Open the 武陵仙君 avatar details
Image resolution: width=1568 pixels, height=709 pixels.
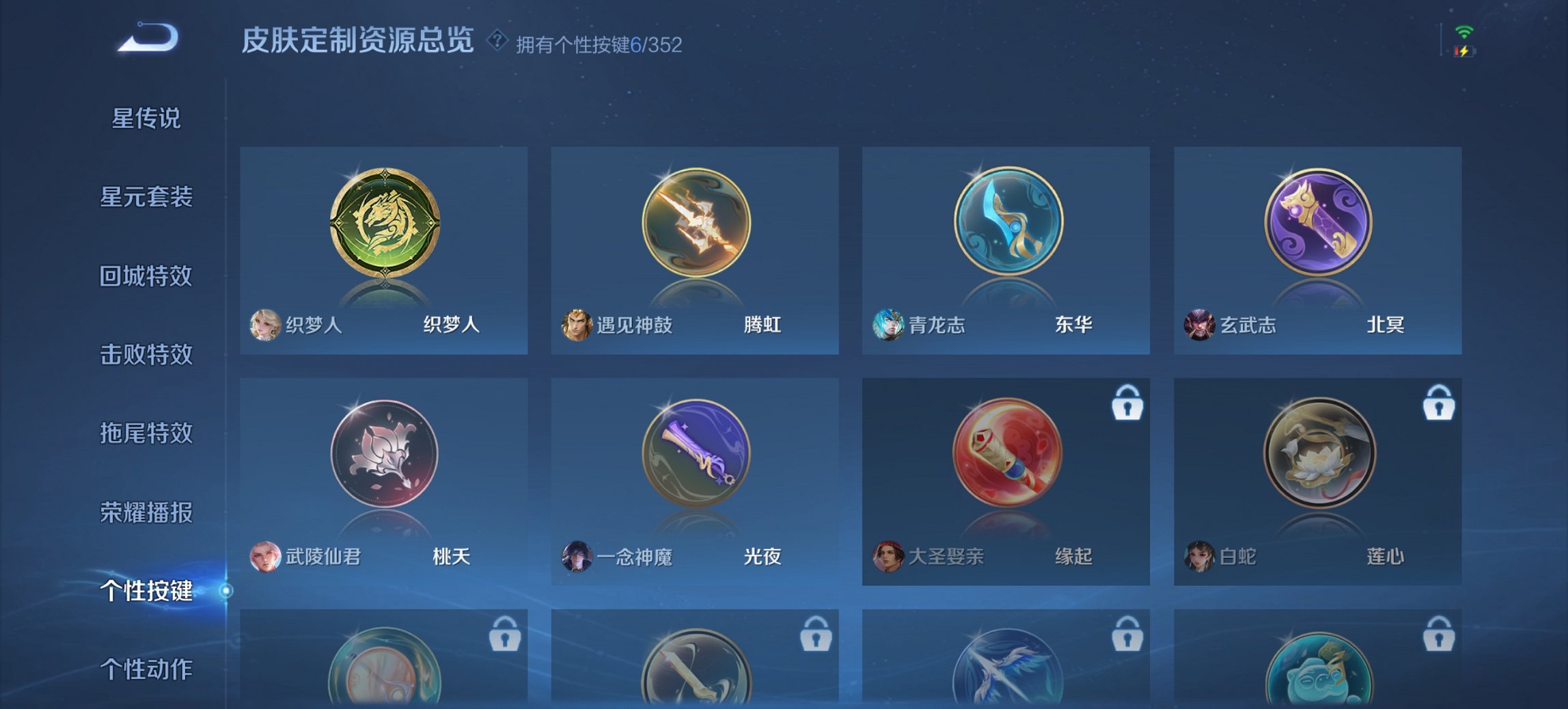265,557
